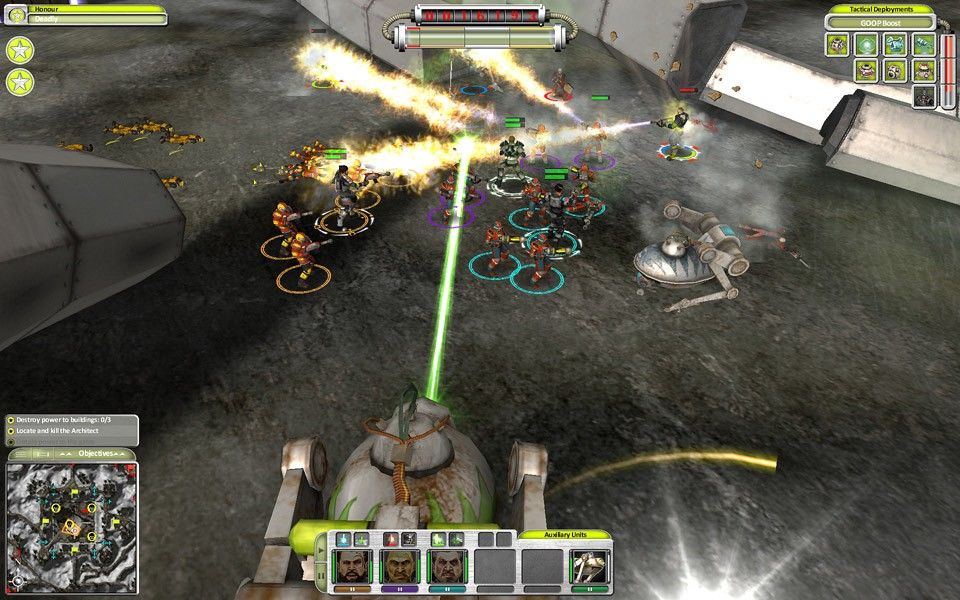The image size is (960, 600).
Task: Toggle the green auxiliary unit stance bar
Action: point(589,589)
